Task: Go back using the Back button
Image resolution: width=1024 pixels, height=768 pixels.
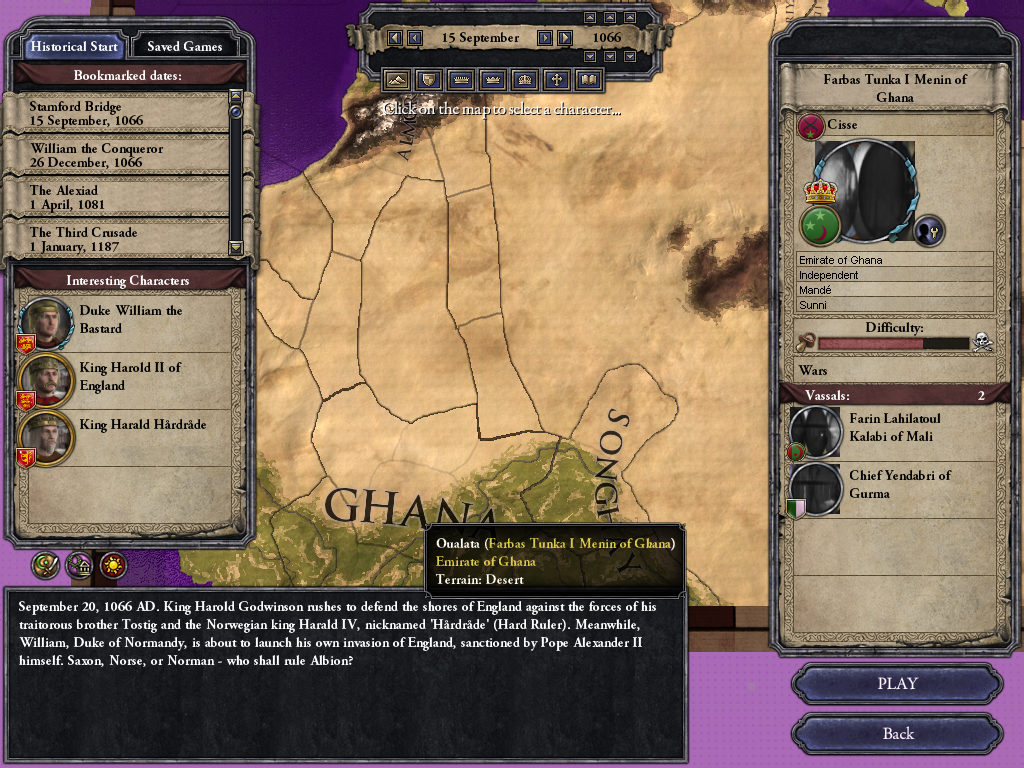Action: point(897,733)
